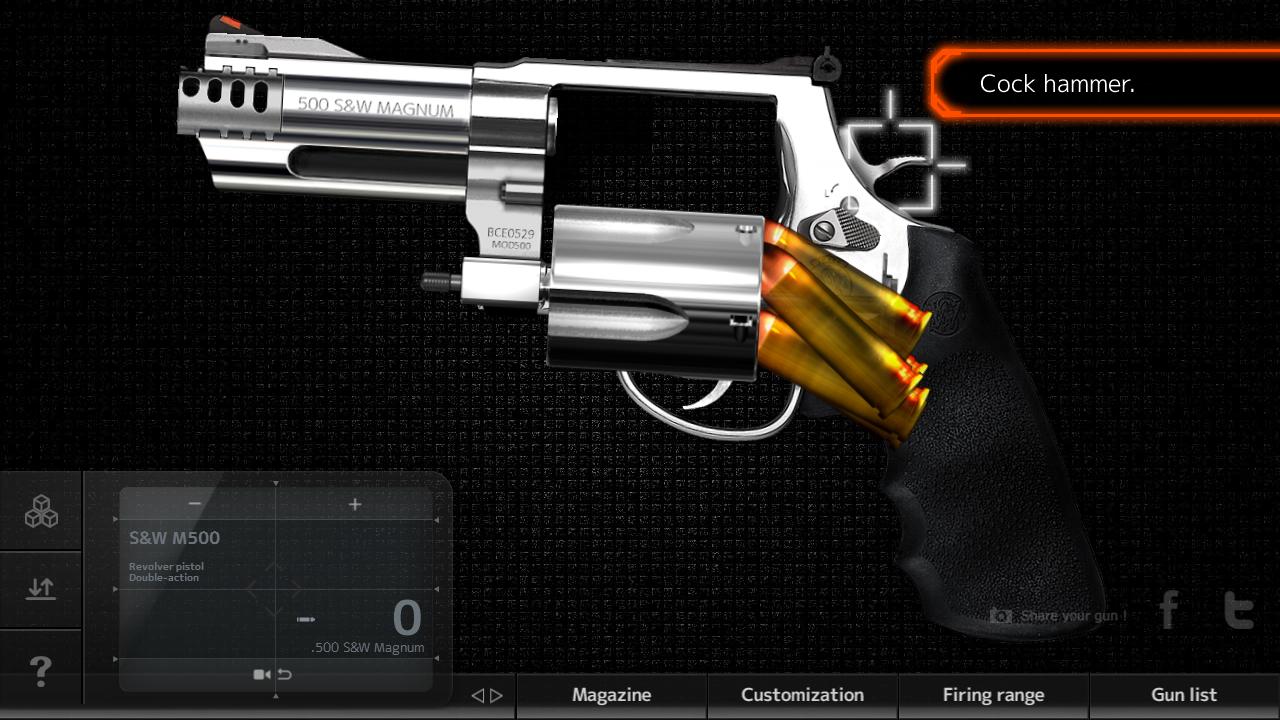This screenshot has width=1280, height=720.
Task: Click the left page arrow near the bottom bar
Action: (478, 695)
